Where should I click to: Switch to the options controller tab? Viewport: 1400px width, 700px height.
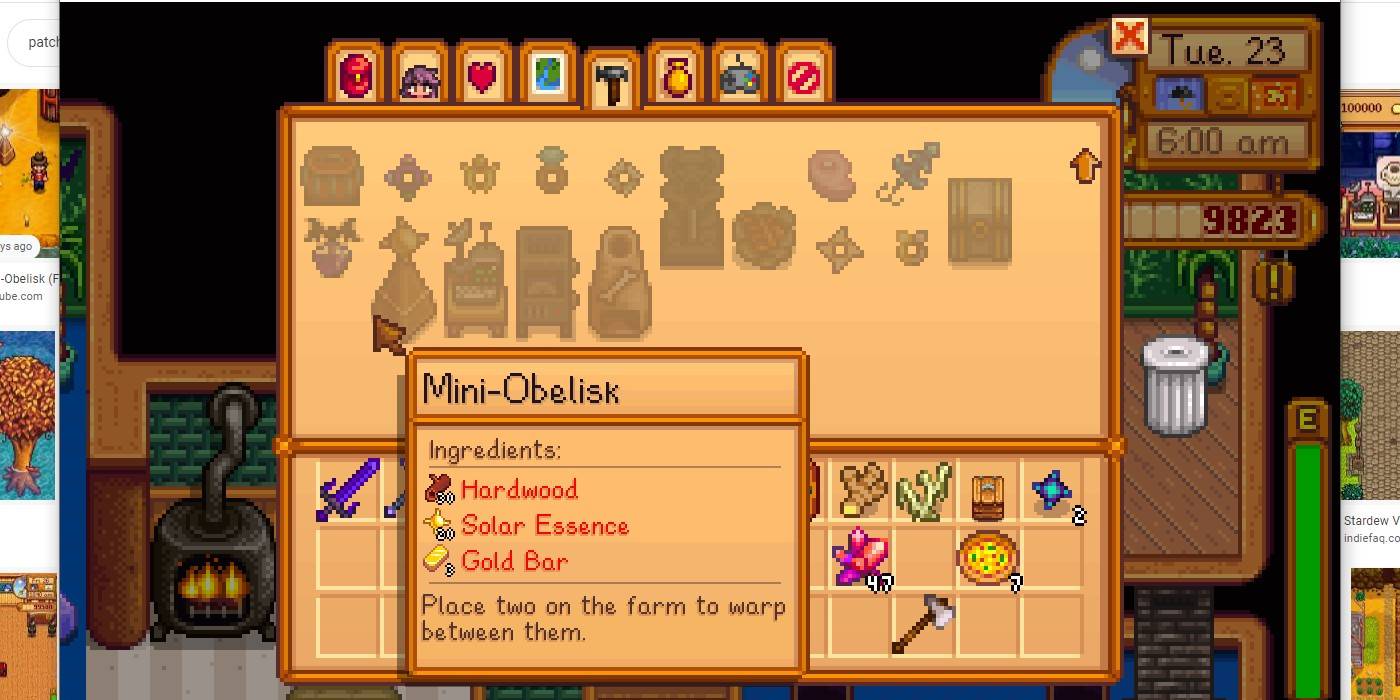pyautogui.click(x=741, y=75)
